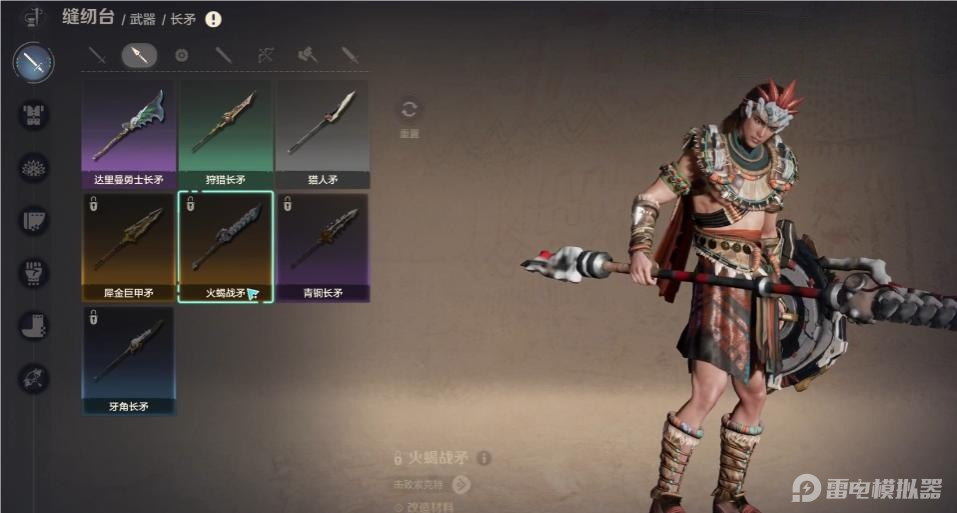Select the leg armor category icon
957x513 pixels.
pos(34,220)
